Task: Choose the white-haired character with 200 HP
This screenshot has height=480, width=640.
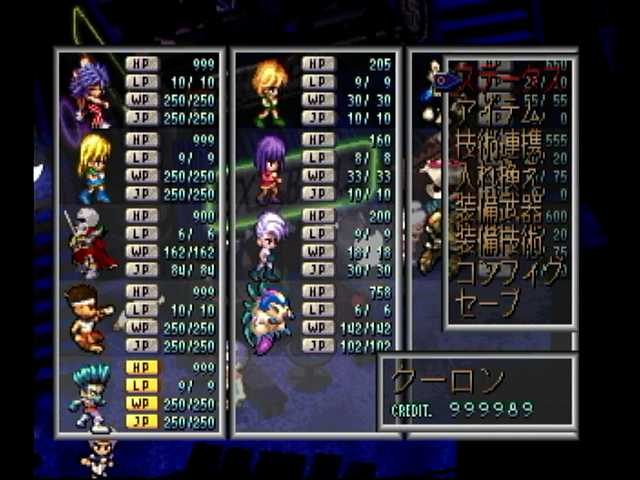Action: tap(268, 243)
